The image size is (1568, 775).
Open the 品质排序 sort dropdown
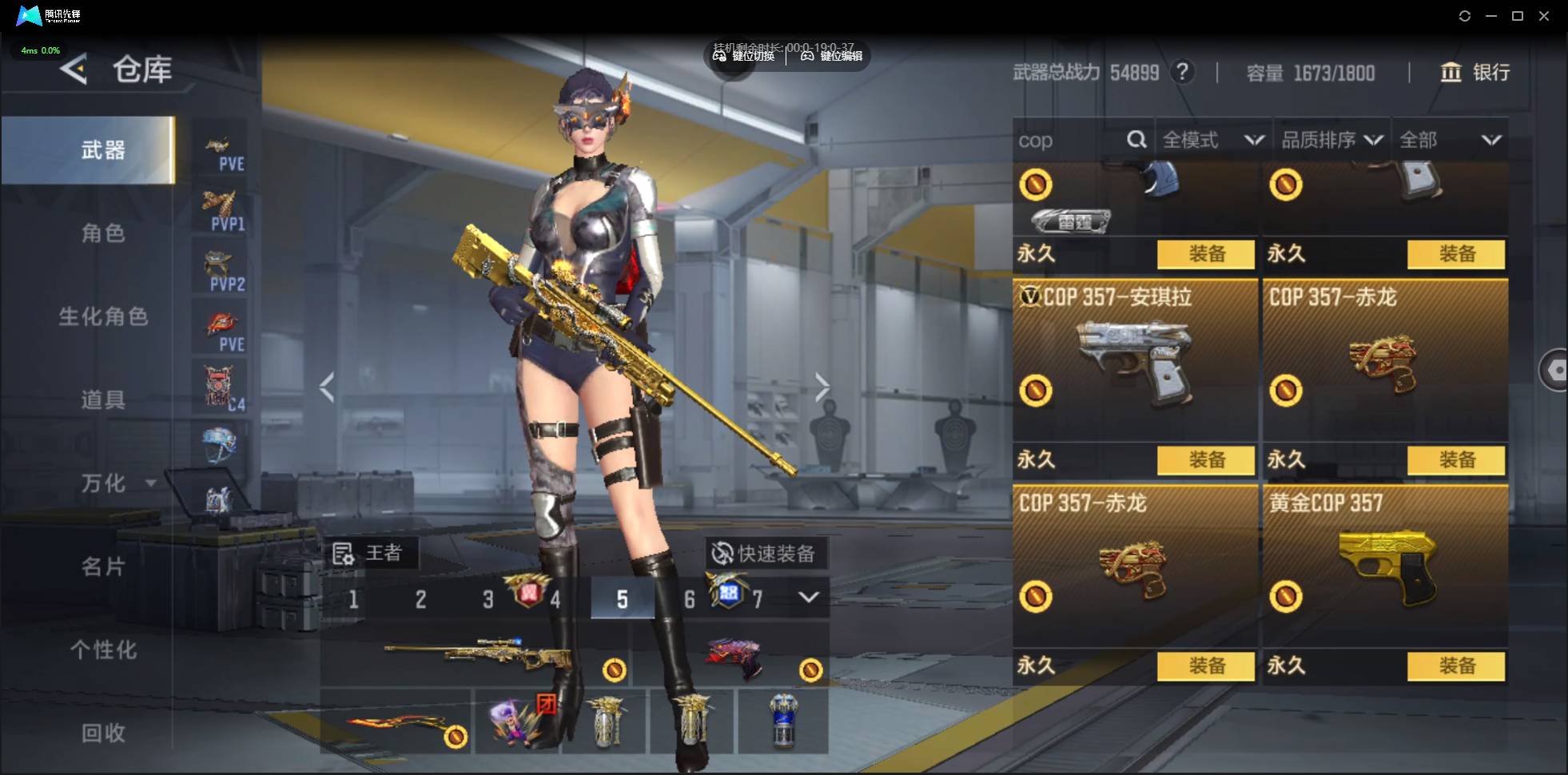1331,141
